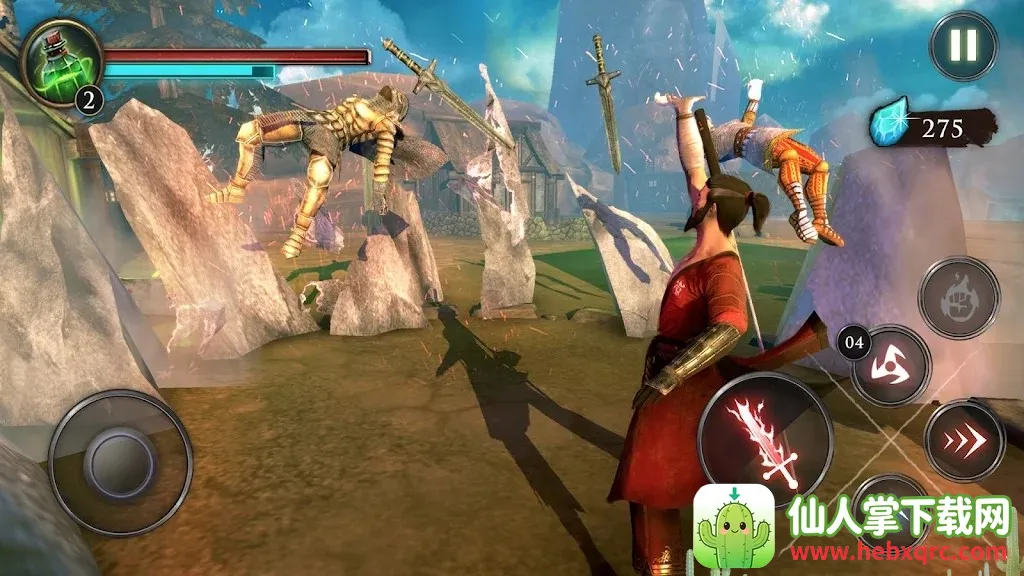
Task: Pause the game
Action: pos(964,46)
